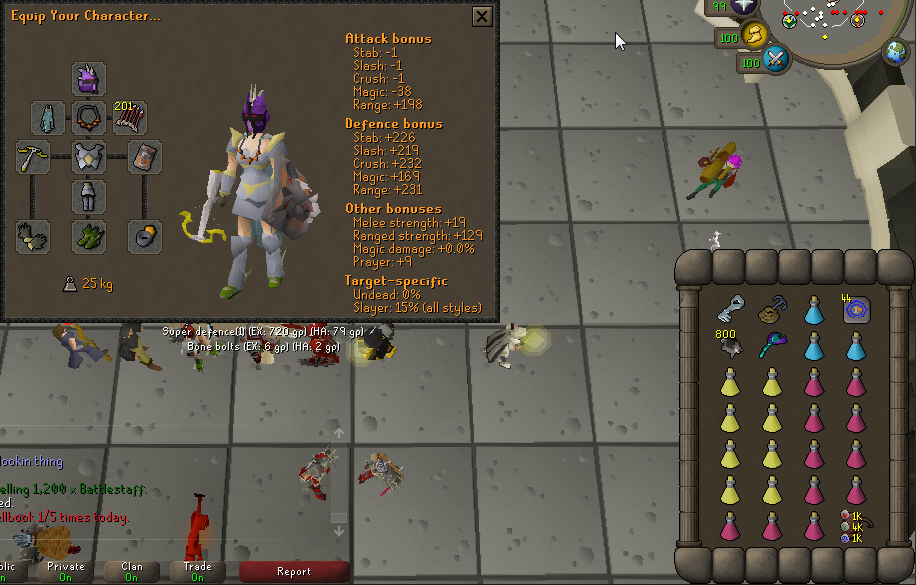Open the Report button in chat bar

tap(294, 572)
